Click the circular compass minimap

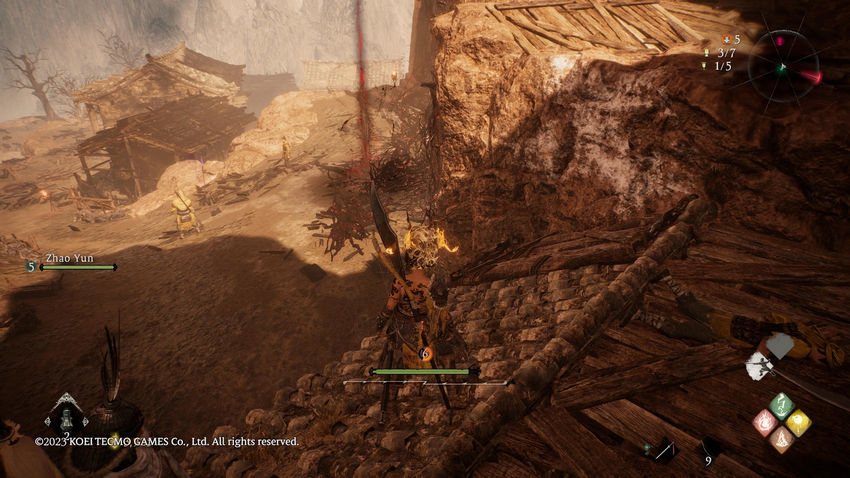[x=783, y=66]
